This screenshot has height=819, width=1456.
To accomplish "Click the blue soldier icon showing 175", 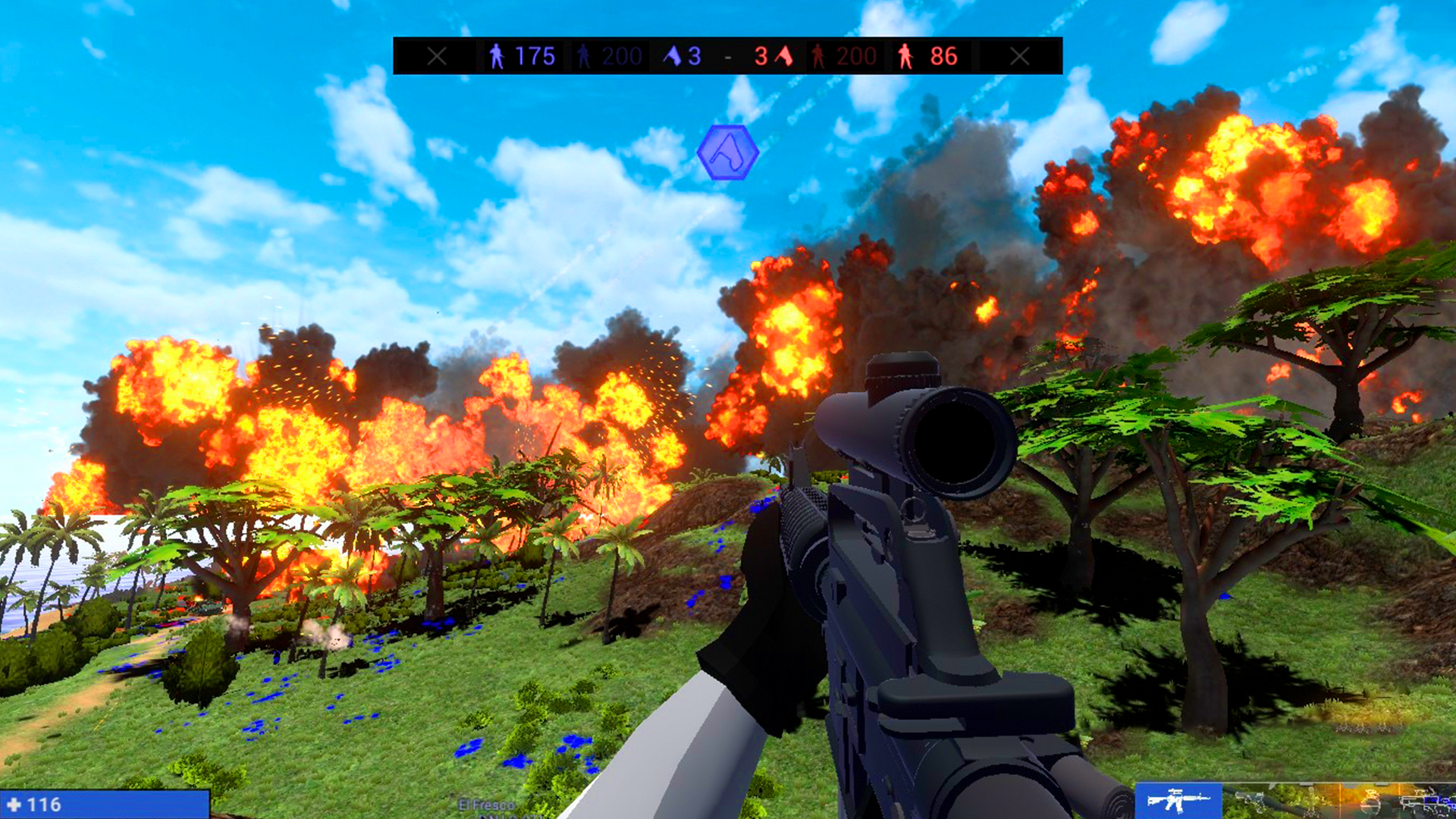I will click(497, 55).
